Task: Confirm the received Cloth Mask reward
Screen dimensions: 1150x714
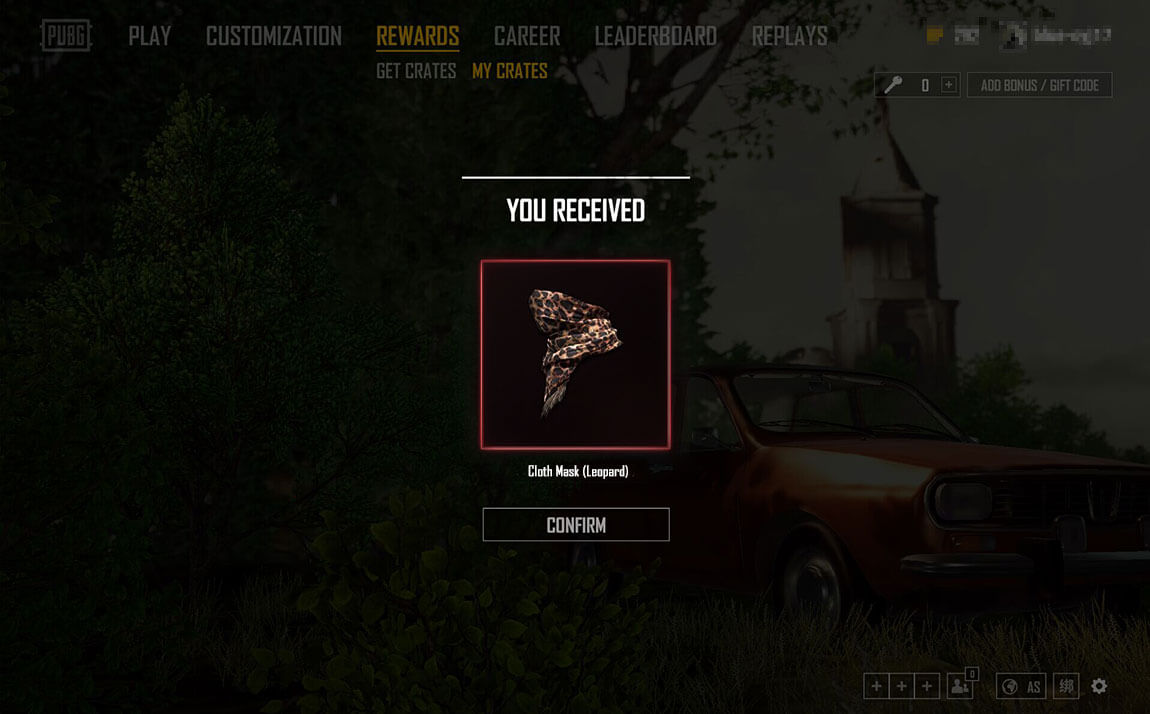Action: (576, 525)
